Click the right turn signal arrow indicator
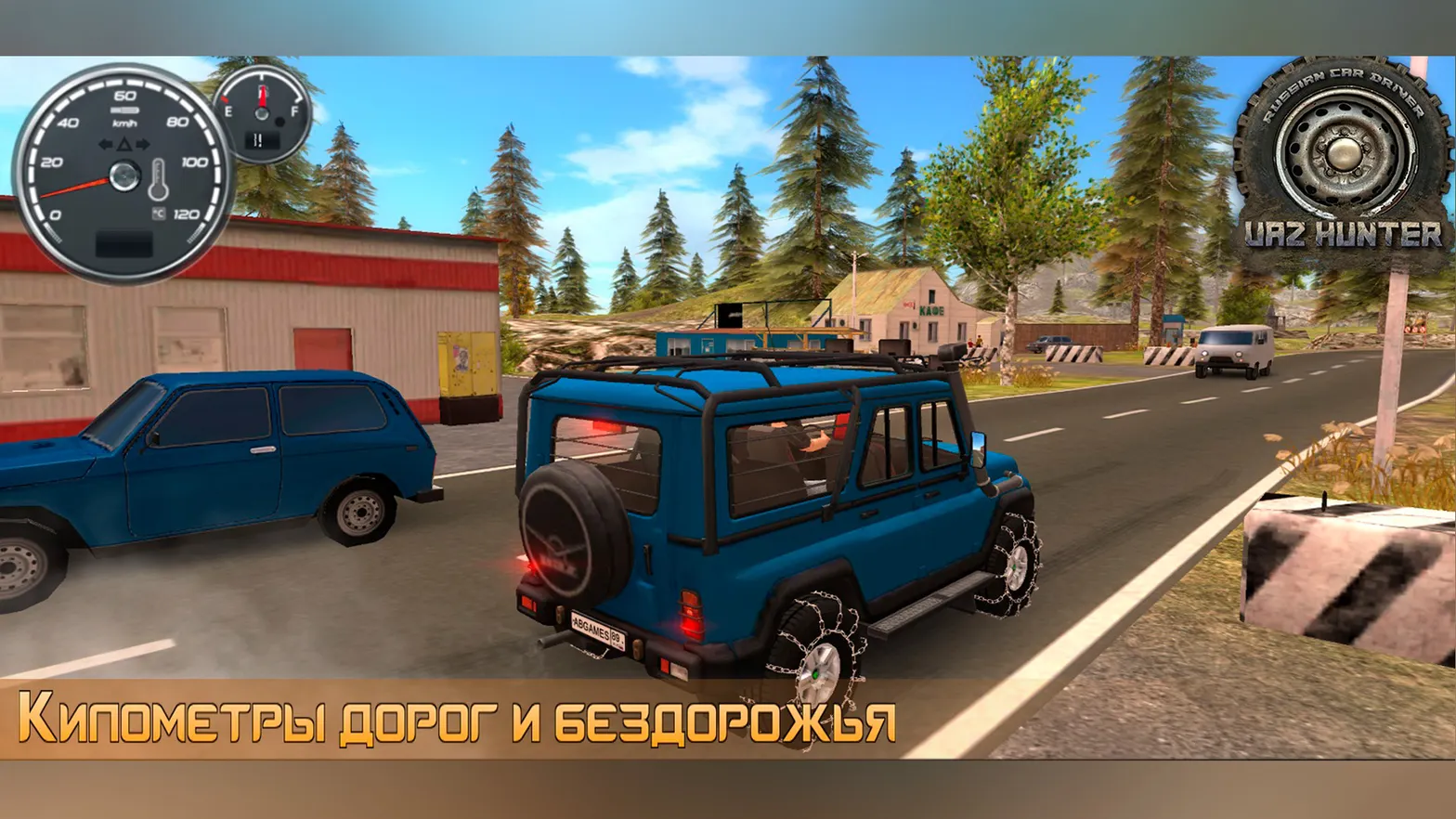 145,144
